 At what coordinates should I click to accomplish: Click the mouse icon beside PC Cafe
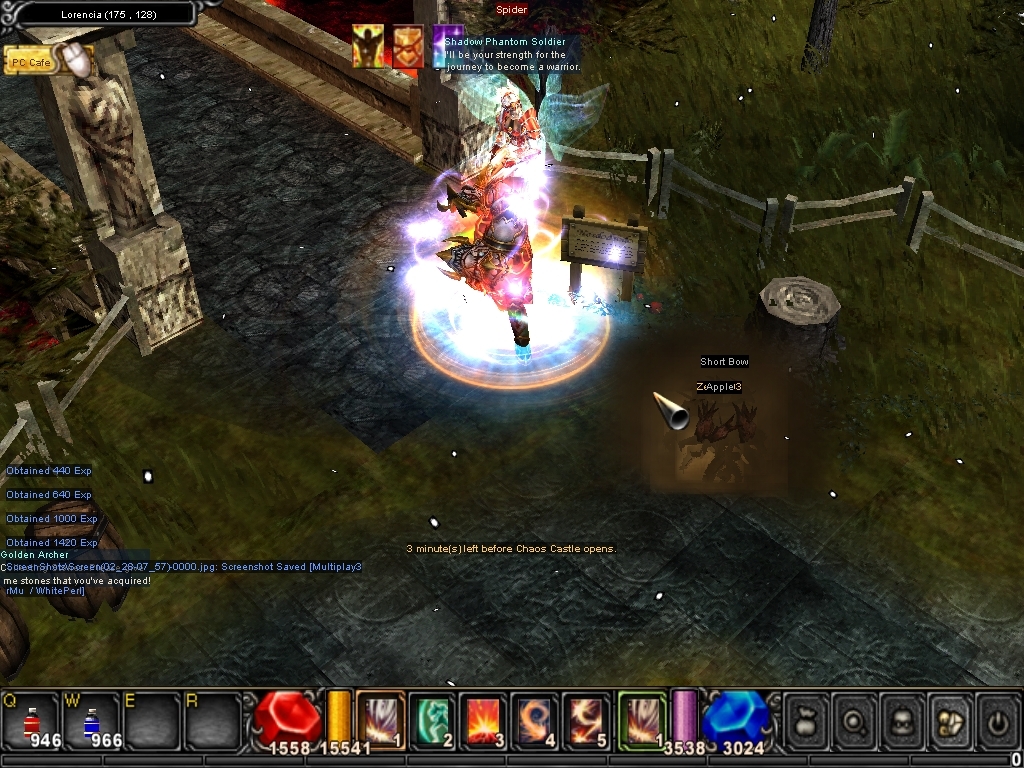click(x=78, y=60)
